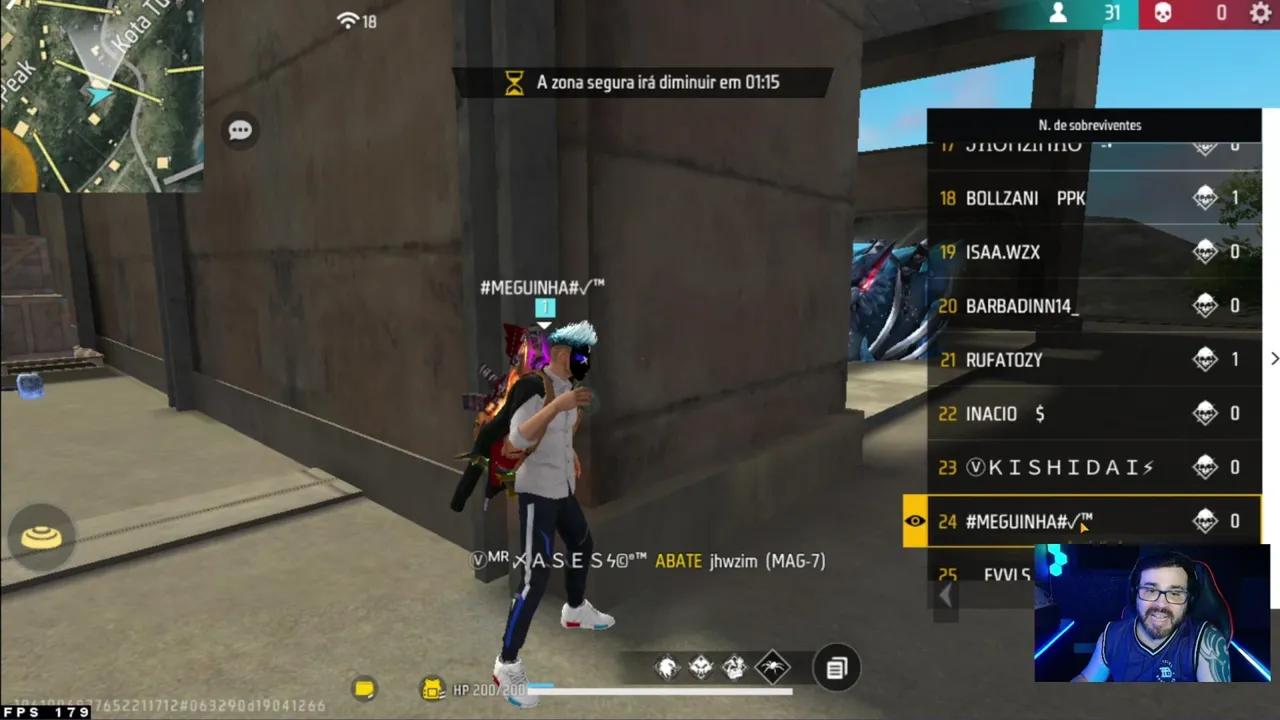
Task: Expand the right edge chevron panel
Action: pyautogui.click(x=1274, y=358)
